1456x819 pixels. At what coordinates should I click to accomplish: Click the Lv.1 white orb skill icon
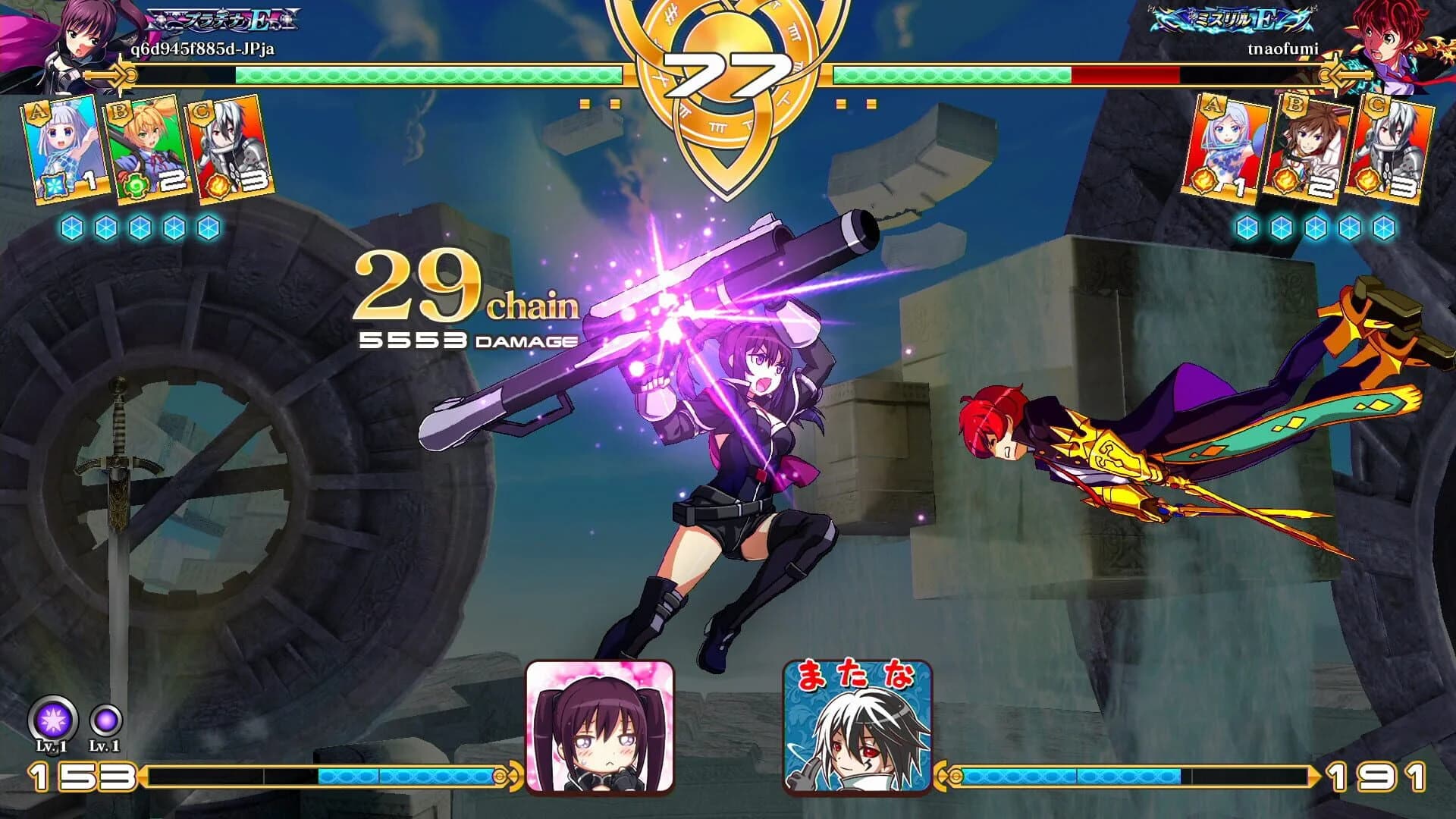click(52, 717)
